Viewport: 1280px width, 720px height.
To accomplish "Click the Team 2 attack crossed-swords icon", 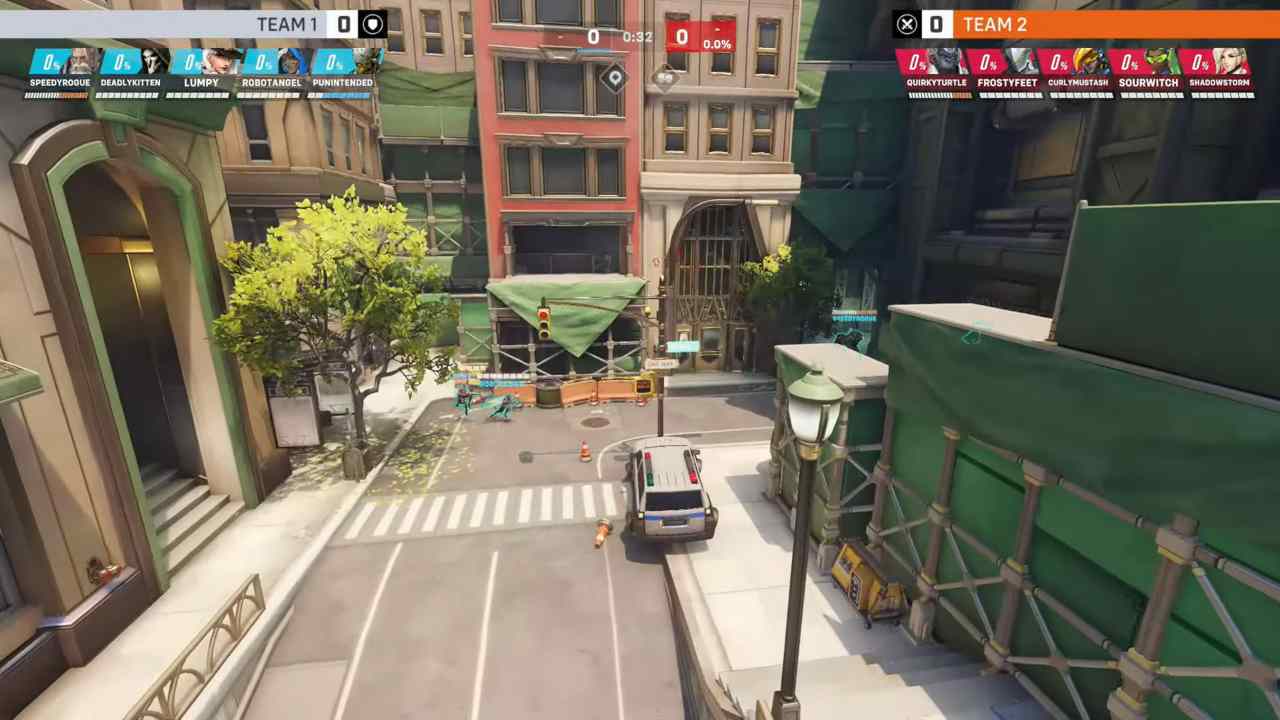I will pos(907,24).
